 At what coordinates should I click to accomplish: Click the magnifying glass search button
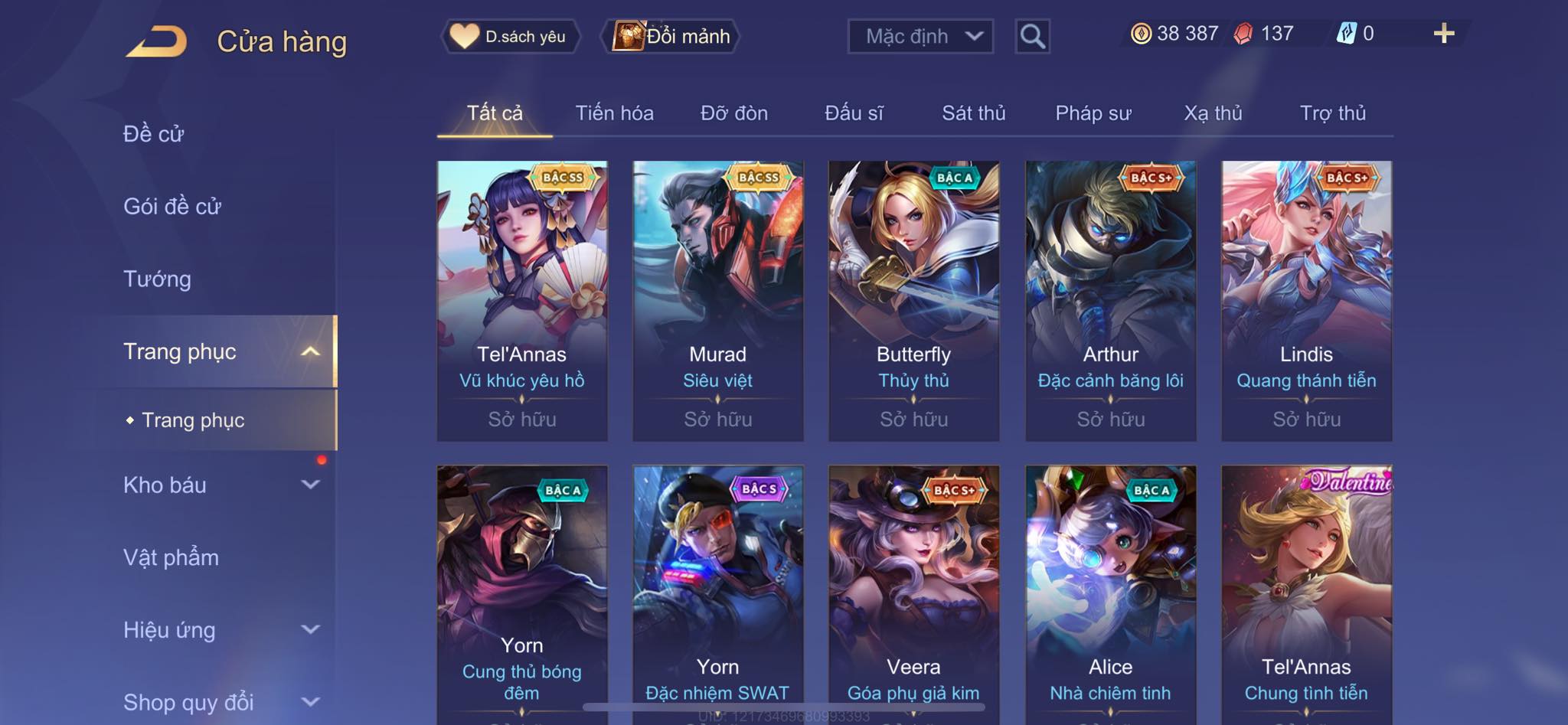(1032, 36)
